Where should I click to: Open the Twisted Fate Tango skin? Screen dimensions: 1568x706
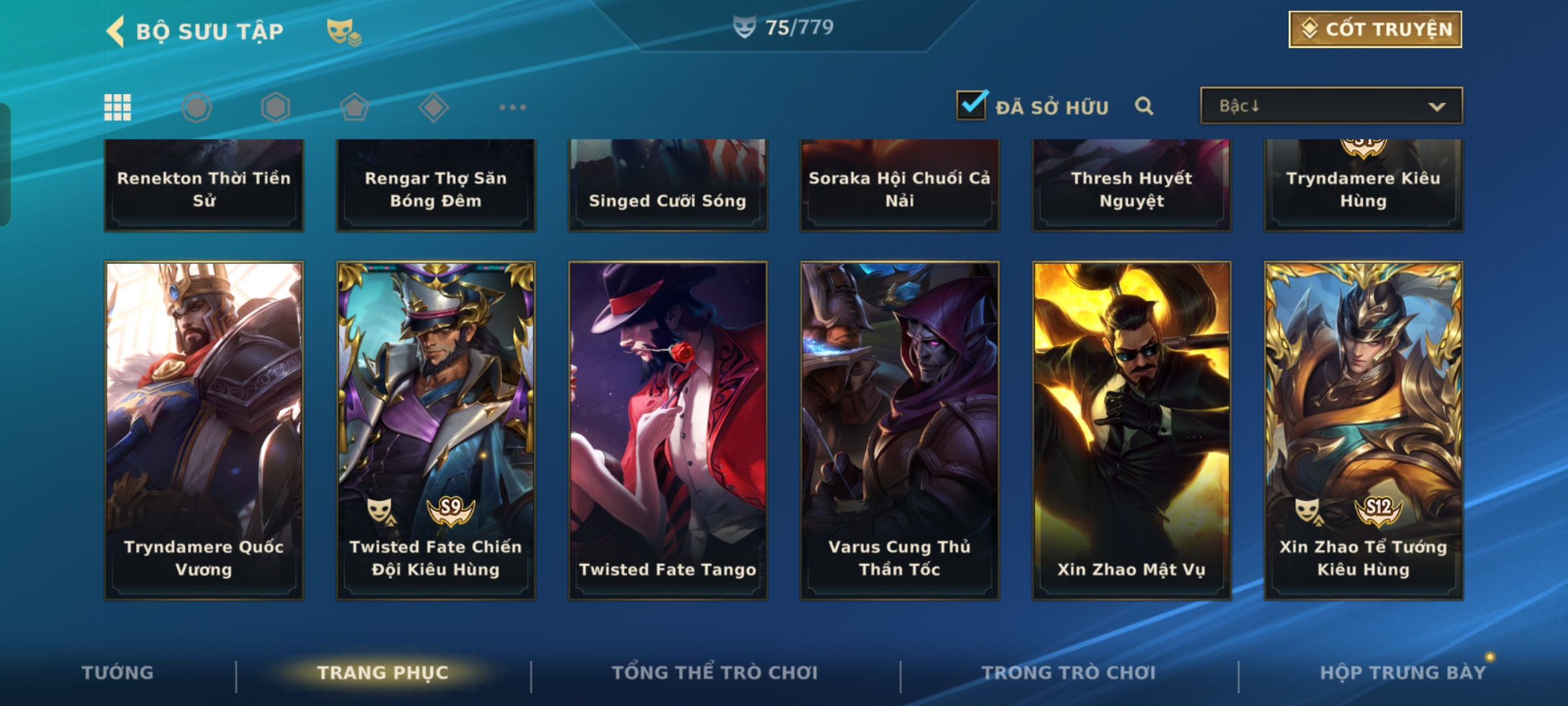(668, 430)
